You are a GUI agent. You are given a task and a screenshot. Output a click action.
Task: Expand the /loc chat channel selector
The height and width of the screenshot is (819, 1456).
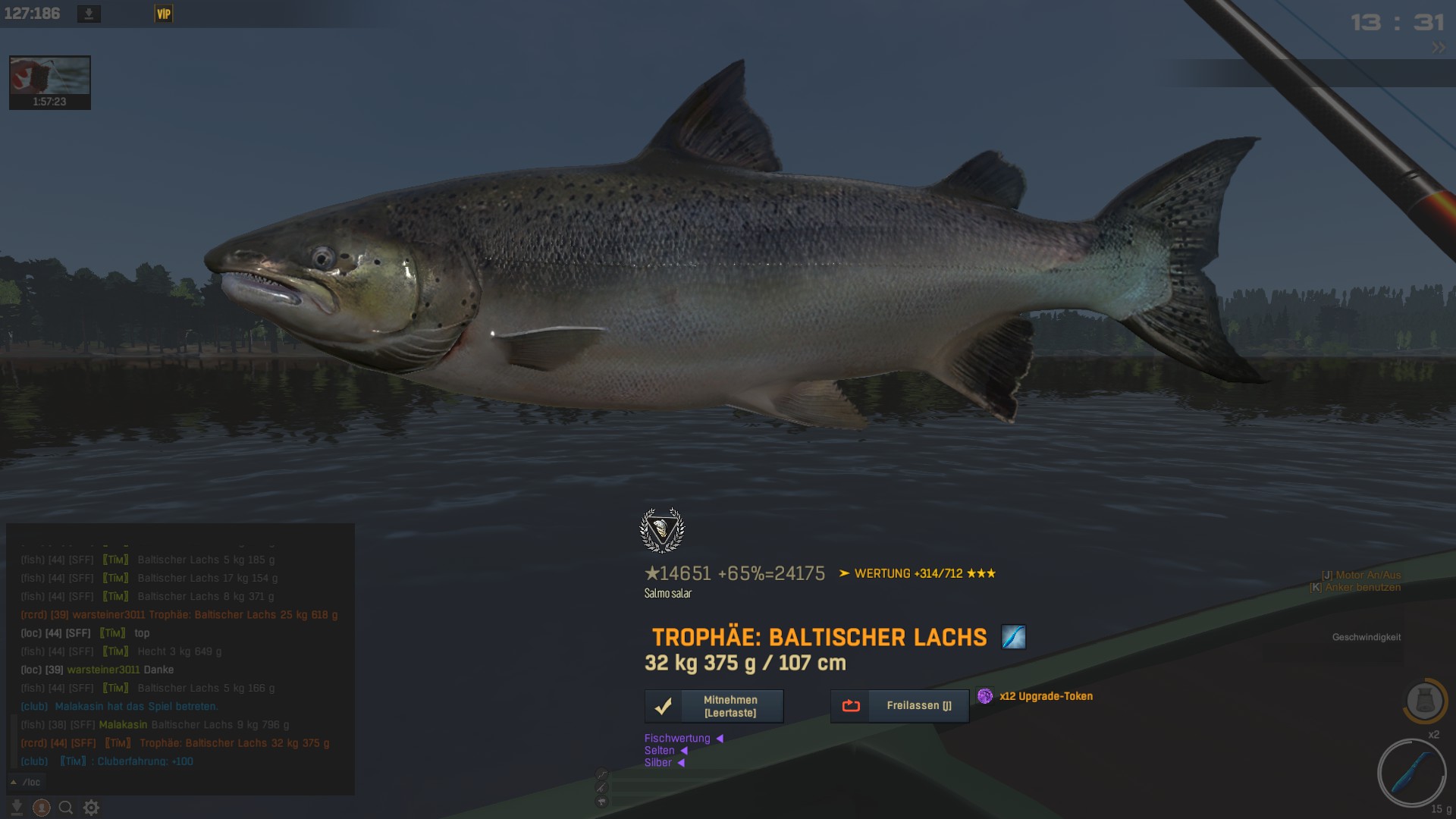click(x=26, y=782)
